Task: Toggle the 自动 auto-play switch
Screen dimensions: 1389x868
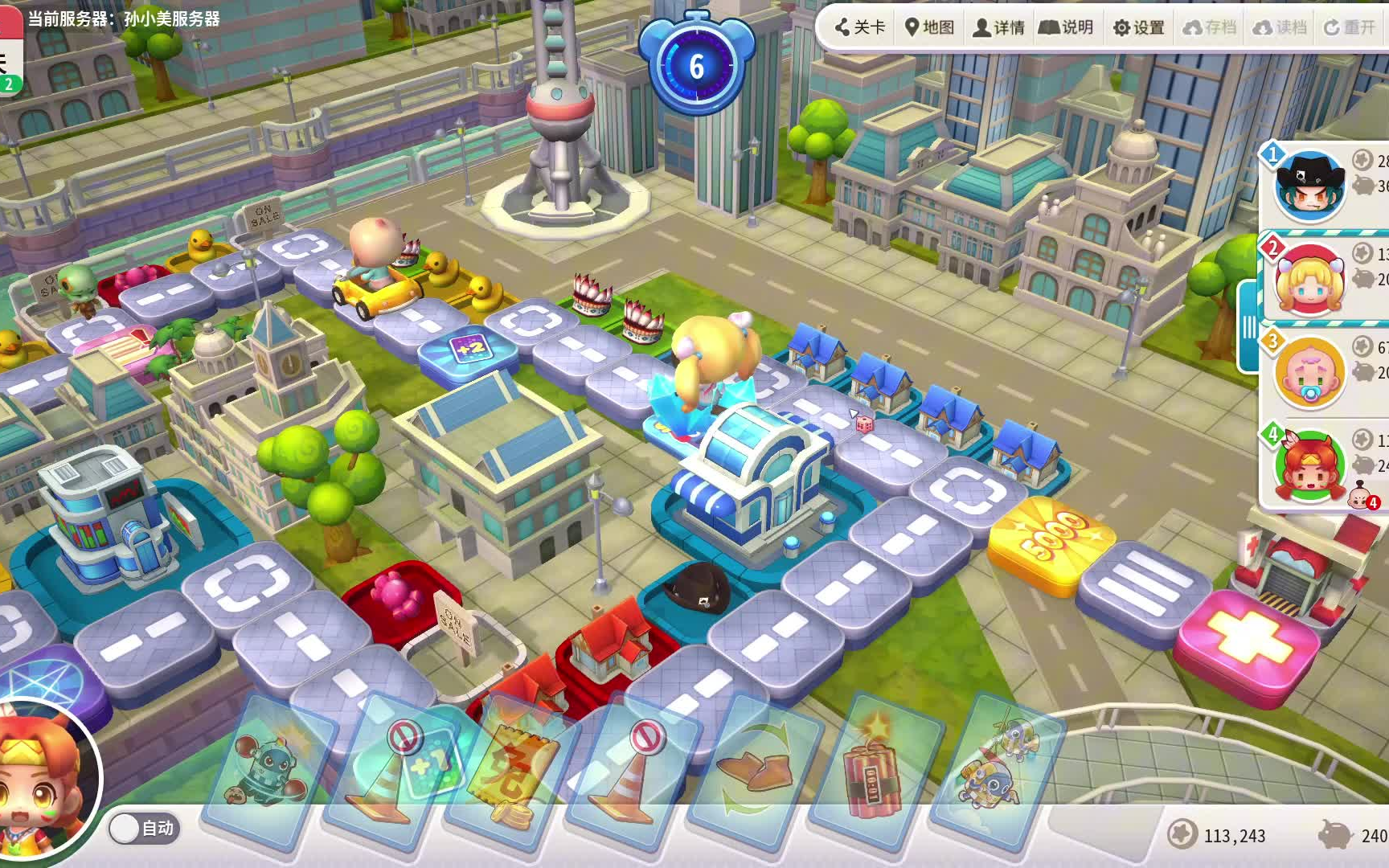Action: [145, 828]
